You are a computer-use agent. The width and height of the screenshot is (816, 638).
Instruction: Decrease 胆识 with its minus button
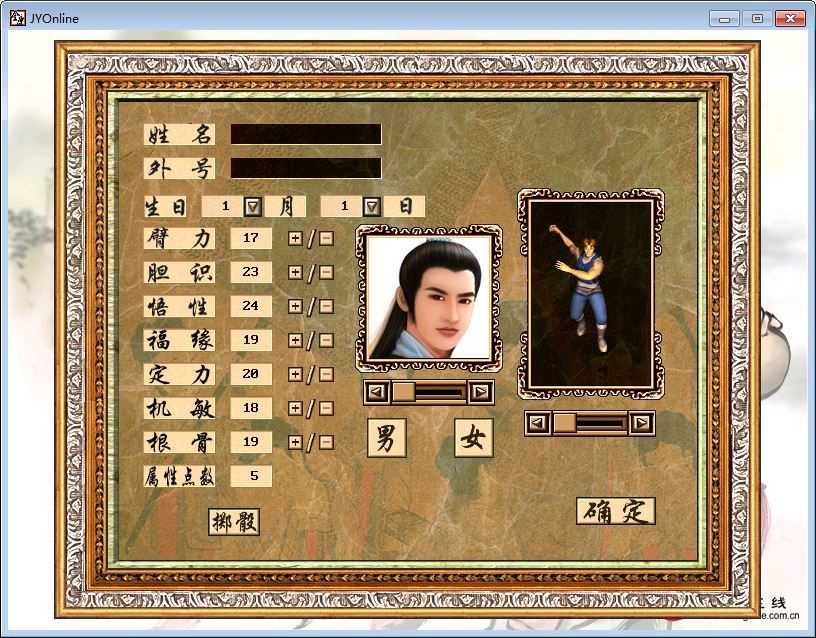coord(326,272)
